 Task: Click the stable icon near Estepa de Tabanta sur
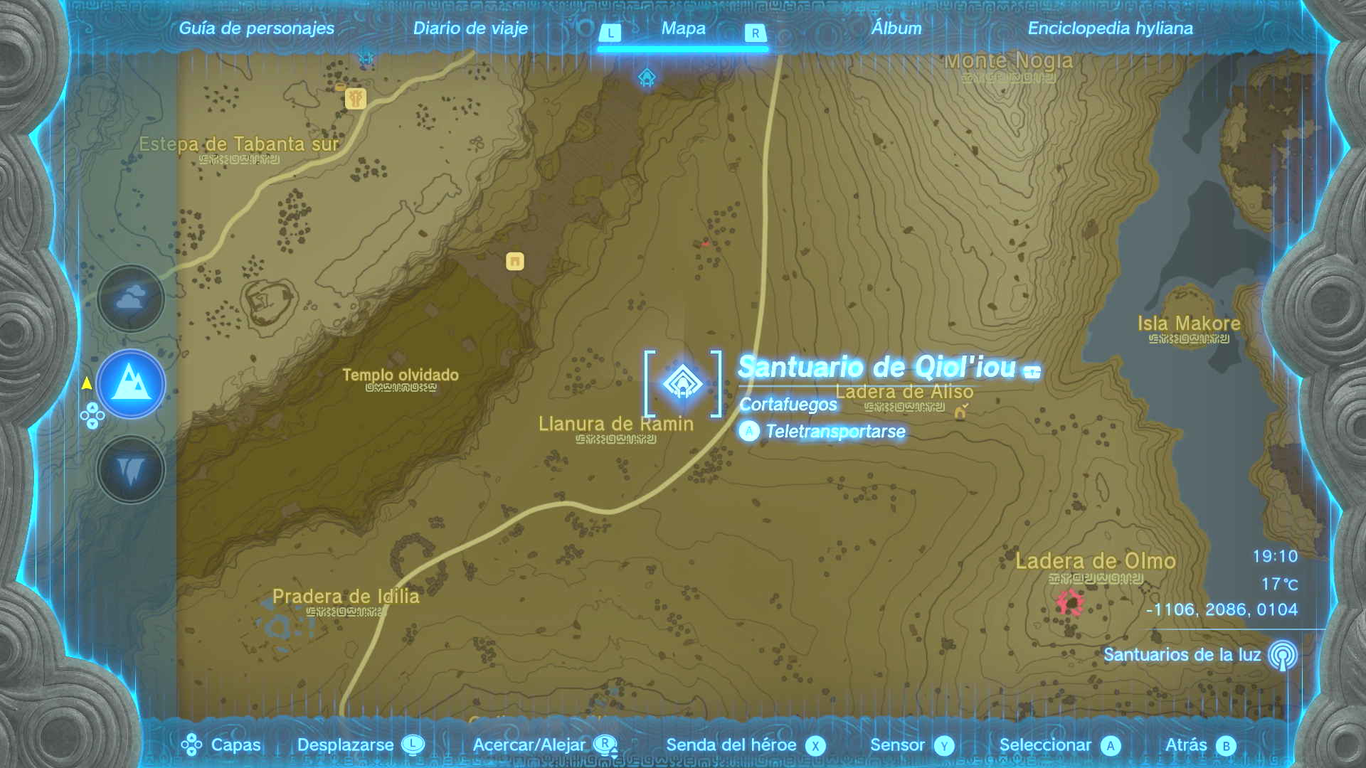click(x=353, y=98)
